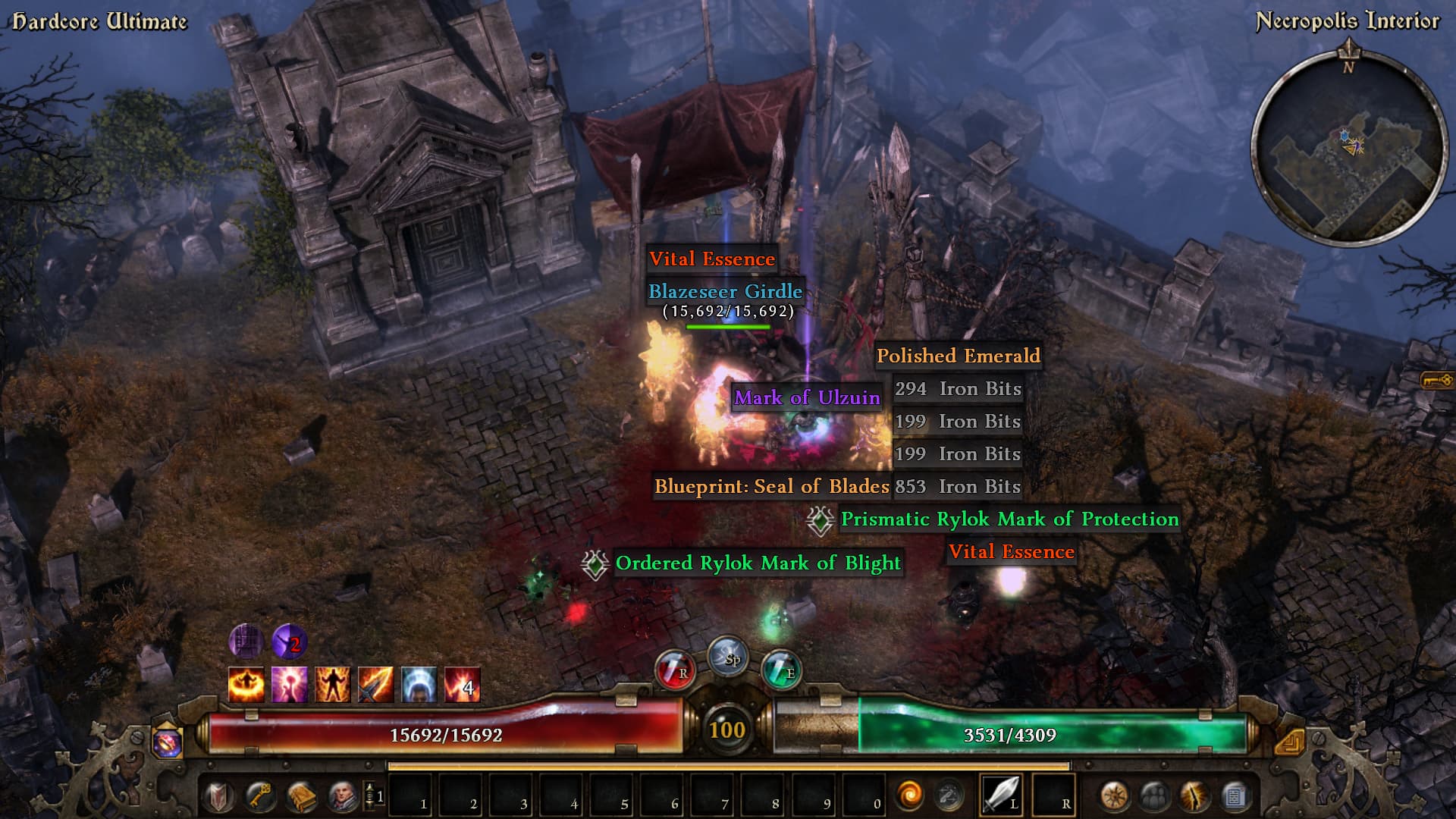This screenshot has width=1456, height=819.
Task: Open the character sheet portrait icon
Action: [343, 796]
